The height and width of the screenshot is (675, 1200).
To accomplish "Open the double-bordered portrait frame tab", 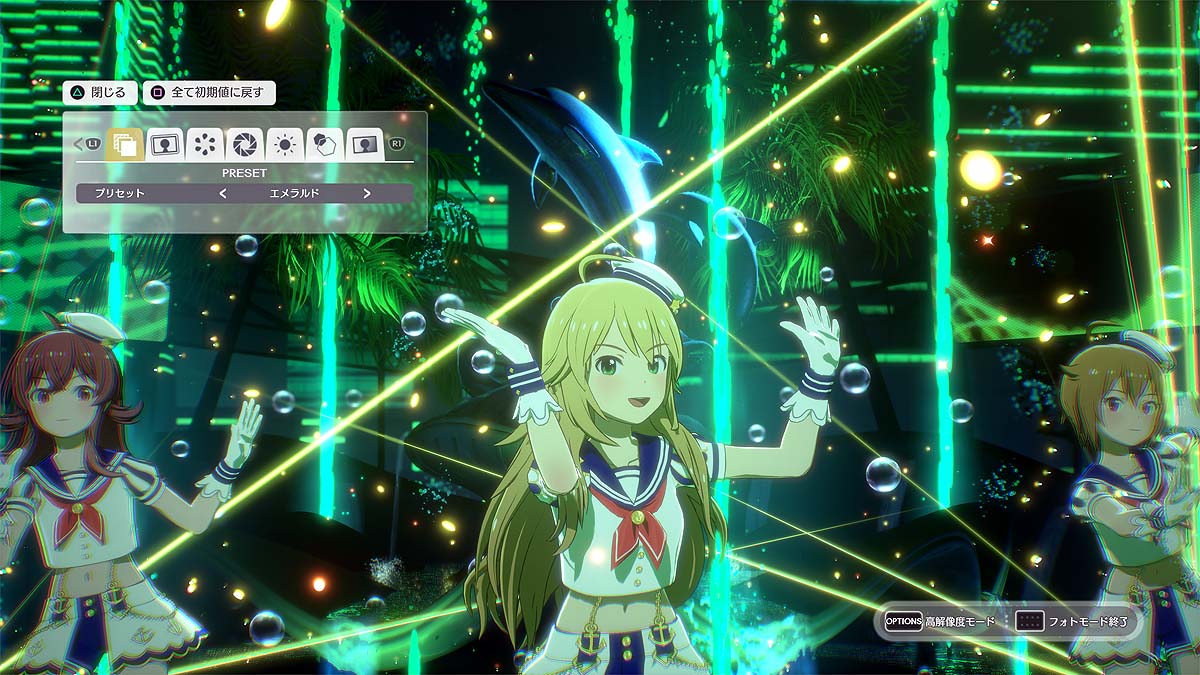I will coord(164,145).
